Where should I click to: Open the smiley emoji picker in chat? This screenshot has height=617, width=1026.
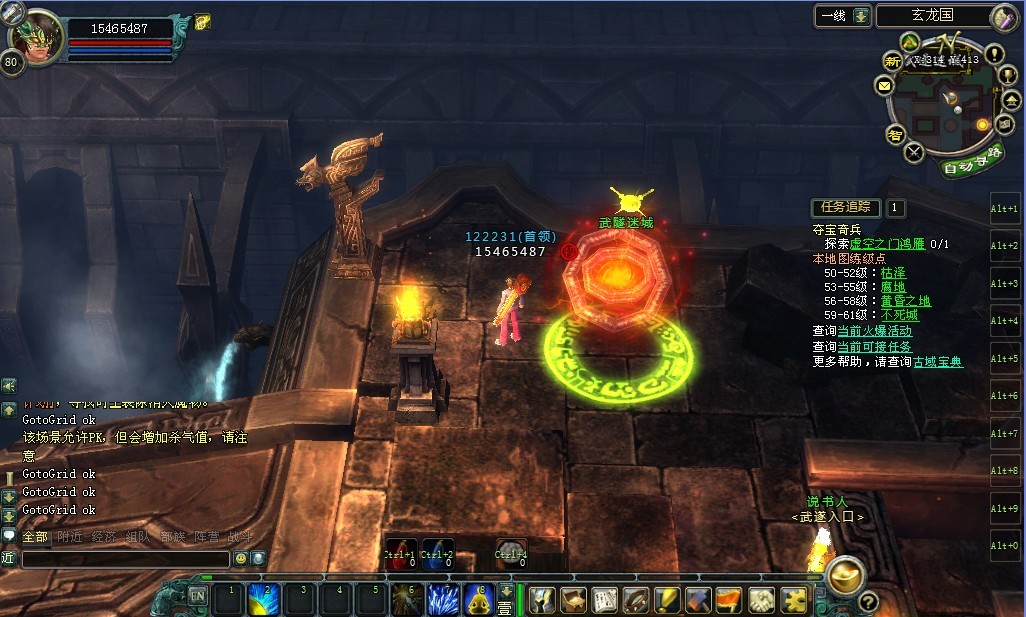pos(240,559)
